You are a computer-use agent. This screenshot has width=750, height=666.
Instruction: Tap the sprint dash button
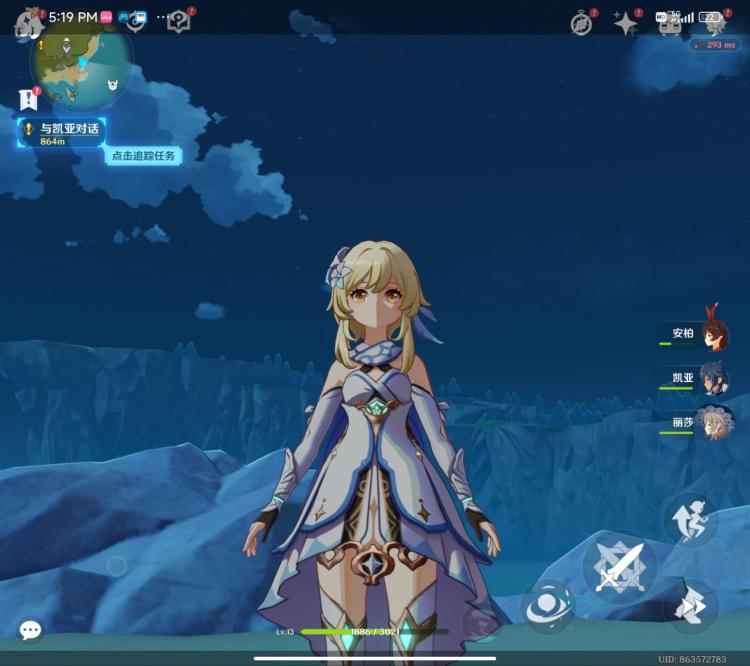coord(690,606)
